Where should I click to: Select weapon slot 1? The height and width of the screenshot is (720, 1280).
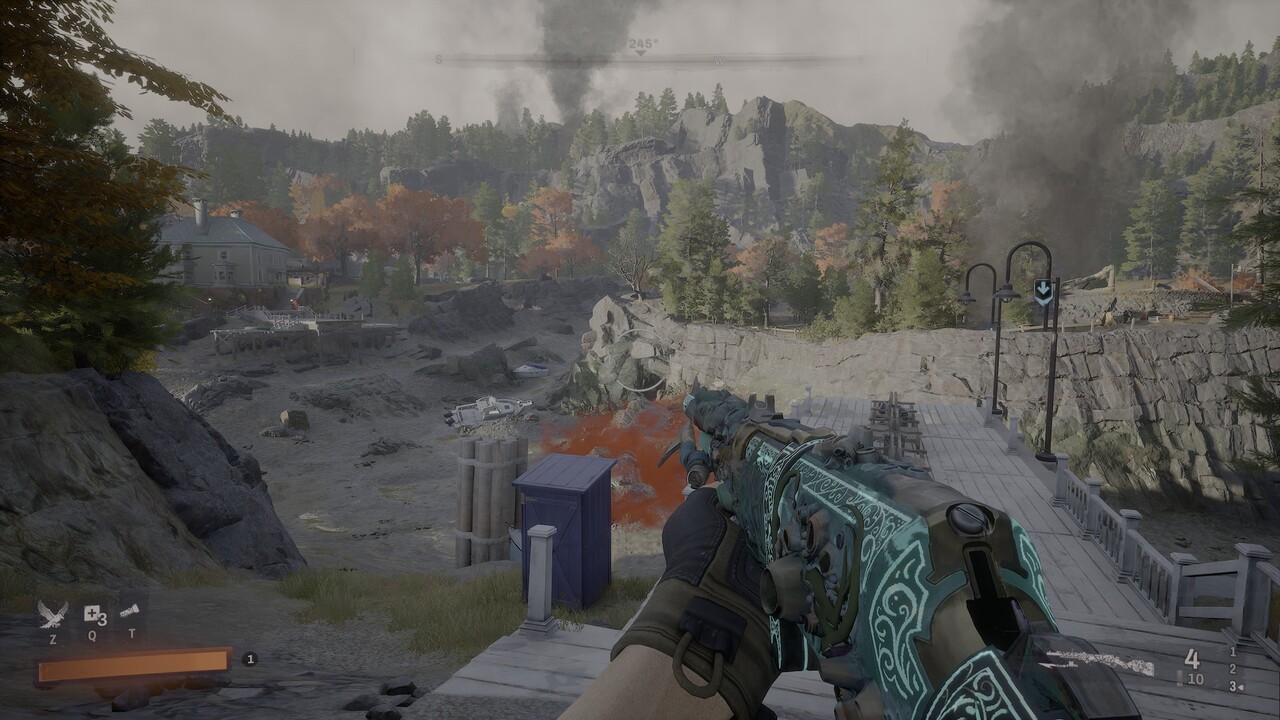click(1233, 652)
